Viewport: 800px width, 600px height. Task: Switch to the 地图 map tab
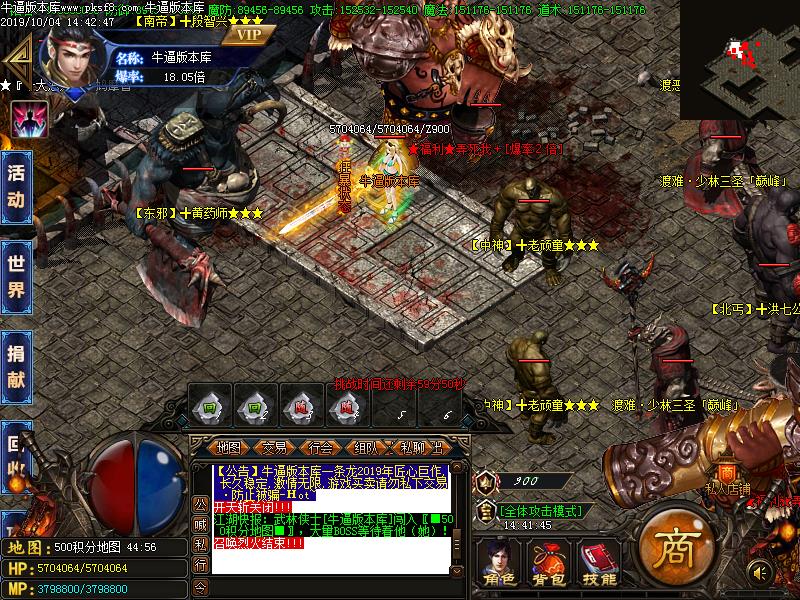tap(229, 446)
